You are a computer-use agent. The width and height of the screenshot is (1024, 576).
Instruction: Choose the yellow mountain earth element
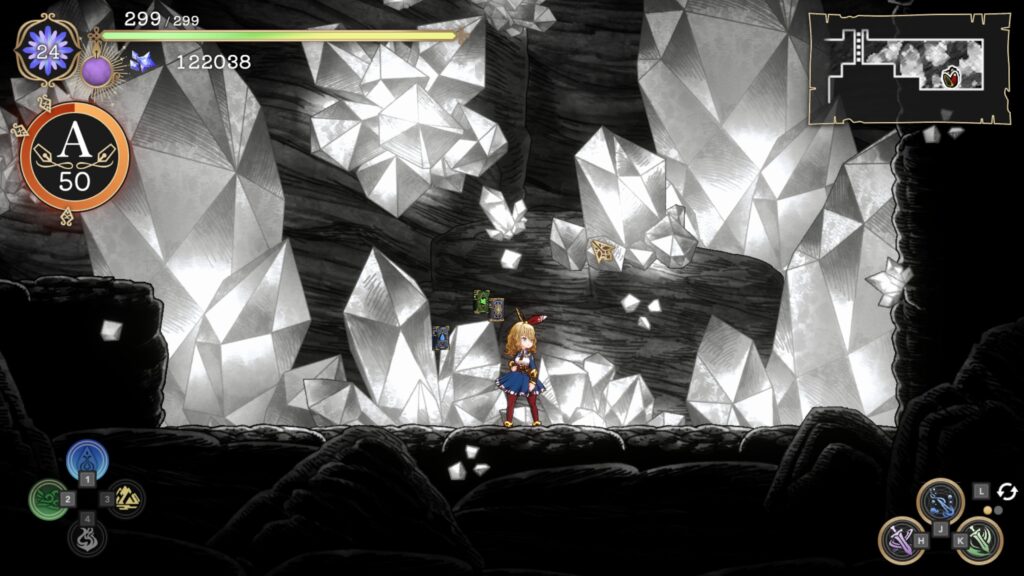coord(126,498)
